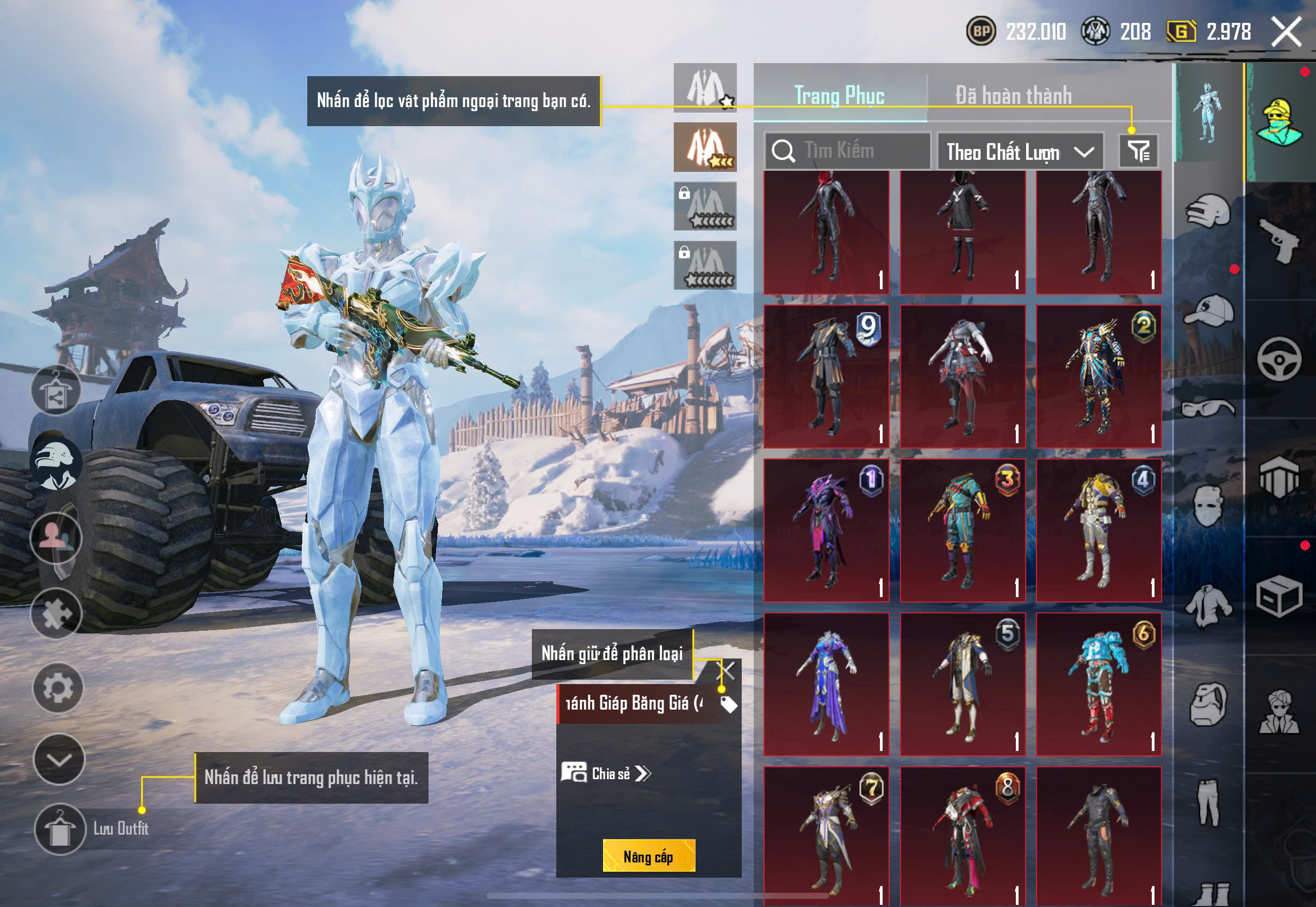Switch to the Trang Phục tab
This screenshot has width=1316, height=907.
839,95
